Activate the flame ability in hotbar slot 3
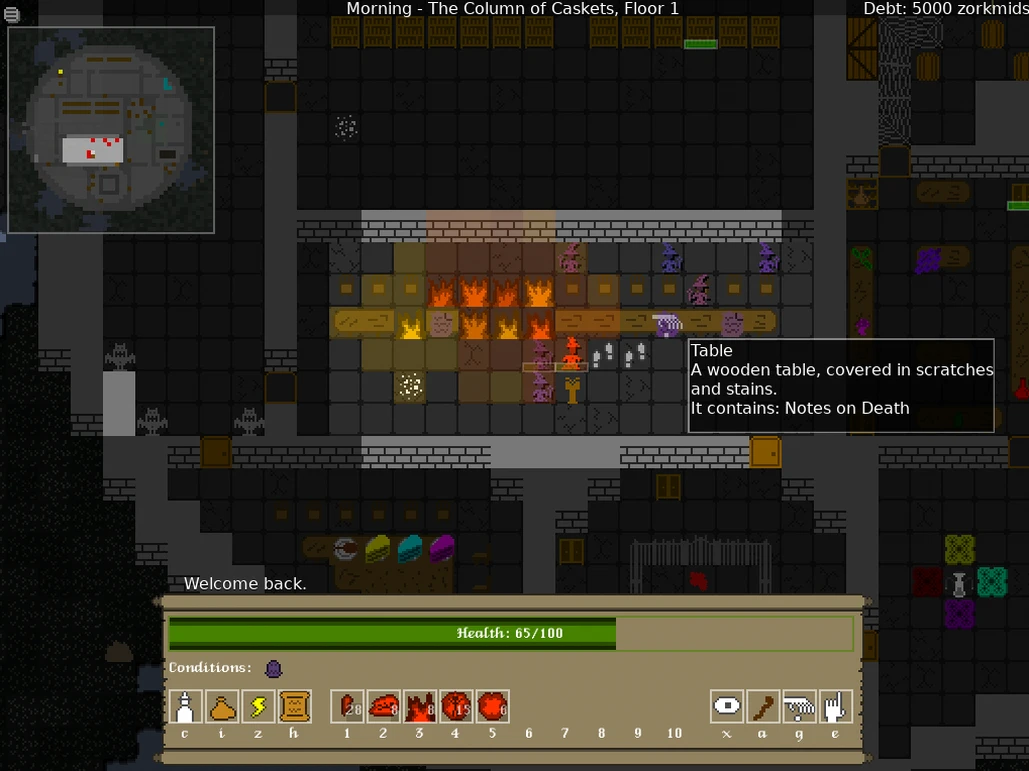Screen dimensions: 1029x771 [419, 706]
